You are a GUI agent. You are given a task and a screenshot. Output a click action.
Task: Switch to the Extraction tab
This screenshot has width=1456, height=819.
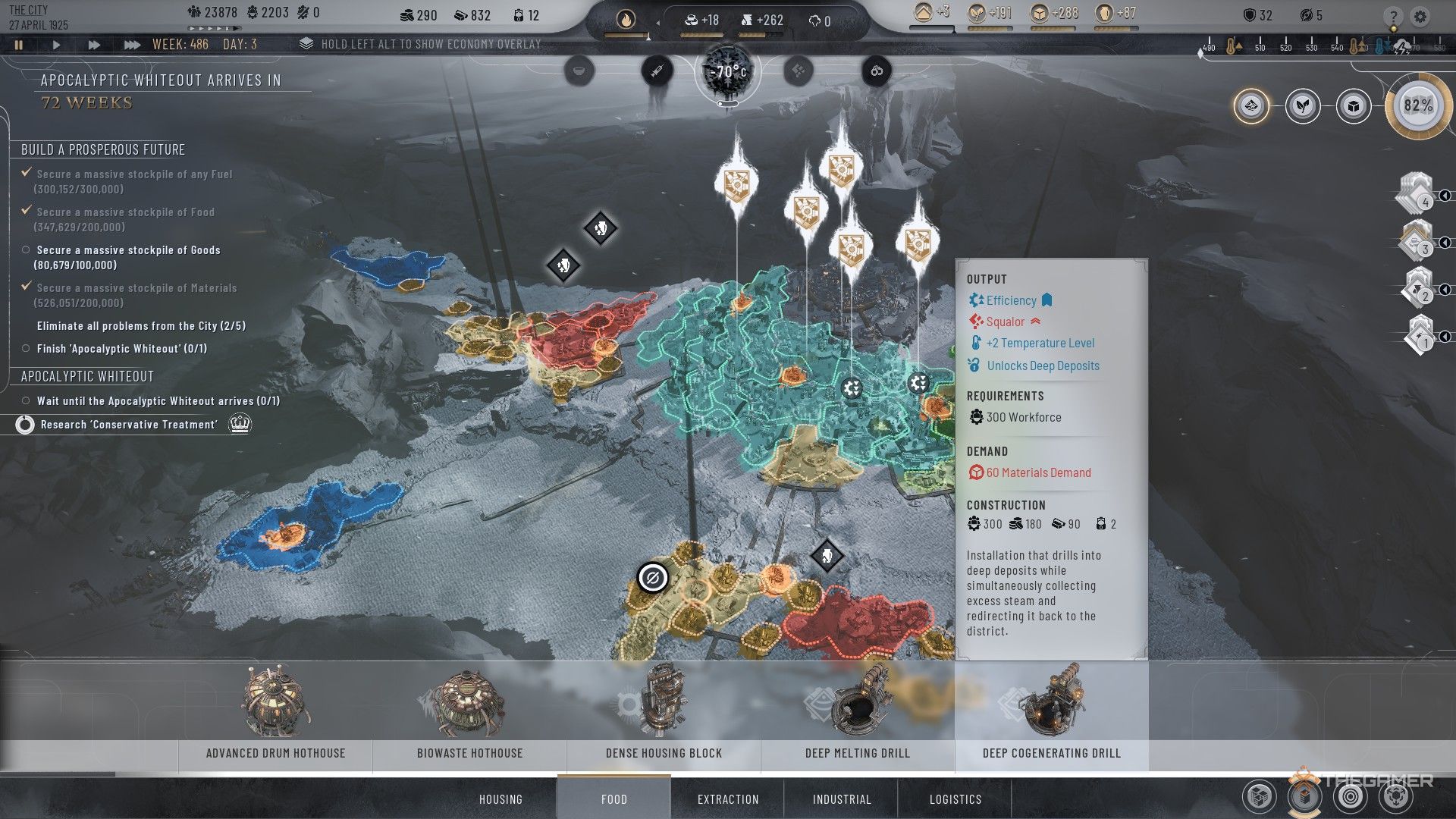click(728, 799)
